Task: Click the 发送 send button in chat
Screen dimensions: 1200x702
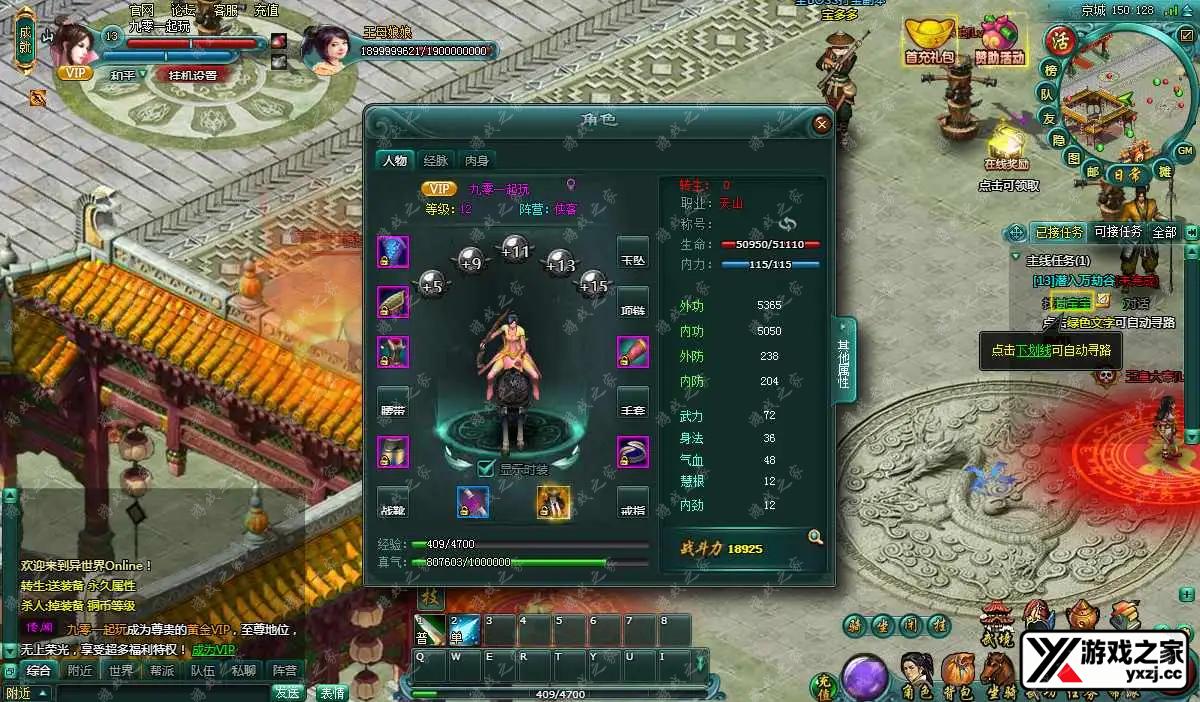Action: click(x=287, y=692)
